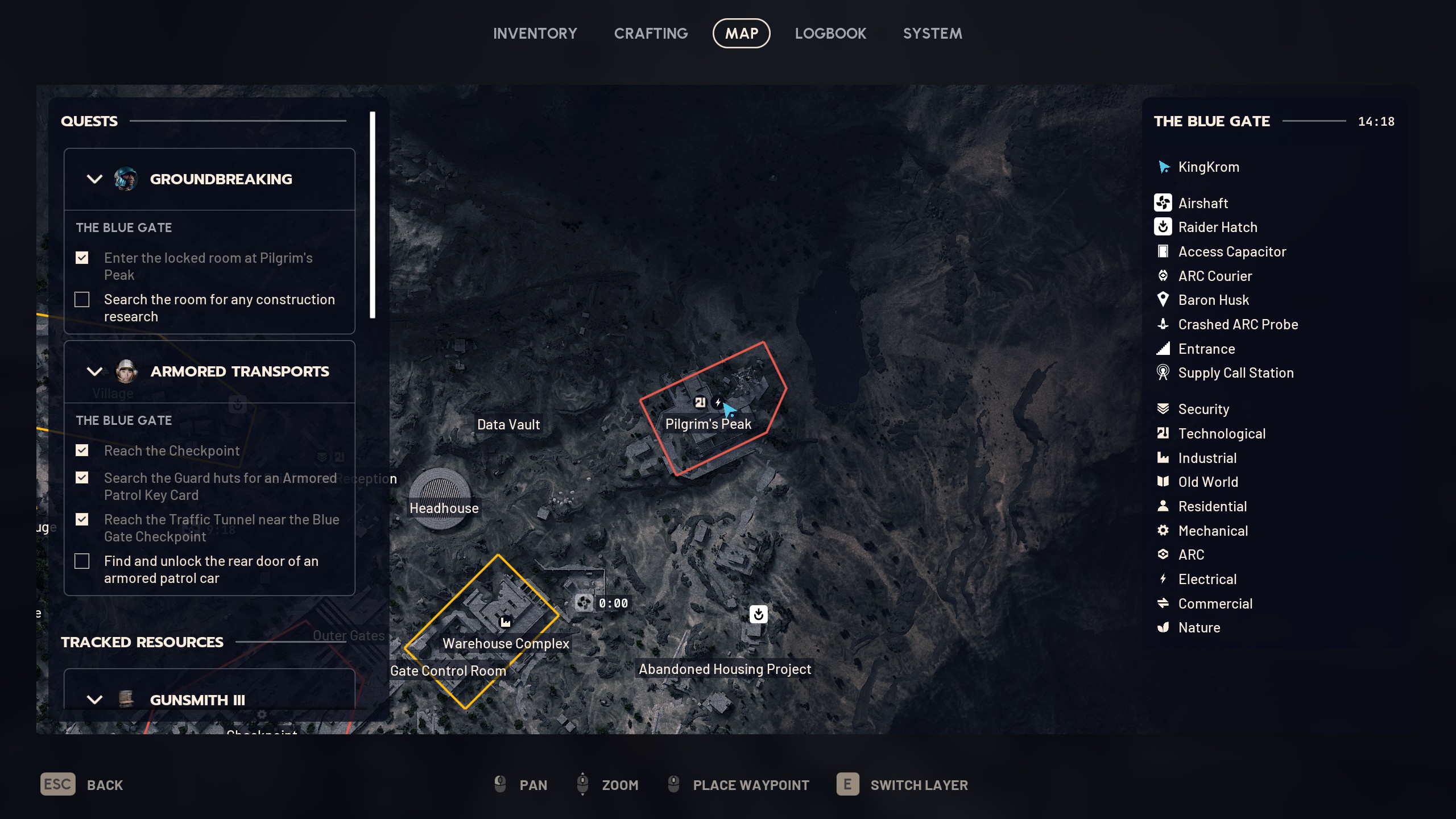The image size is (1456, 819).
Task: Select the KingKrom player marker in legend
Action: [1164, 167]
